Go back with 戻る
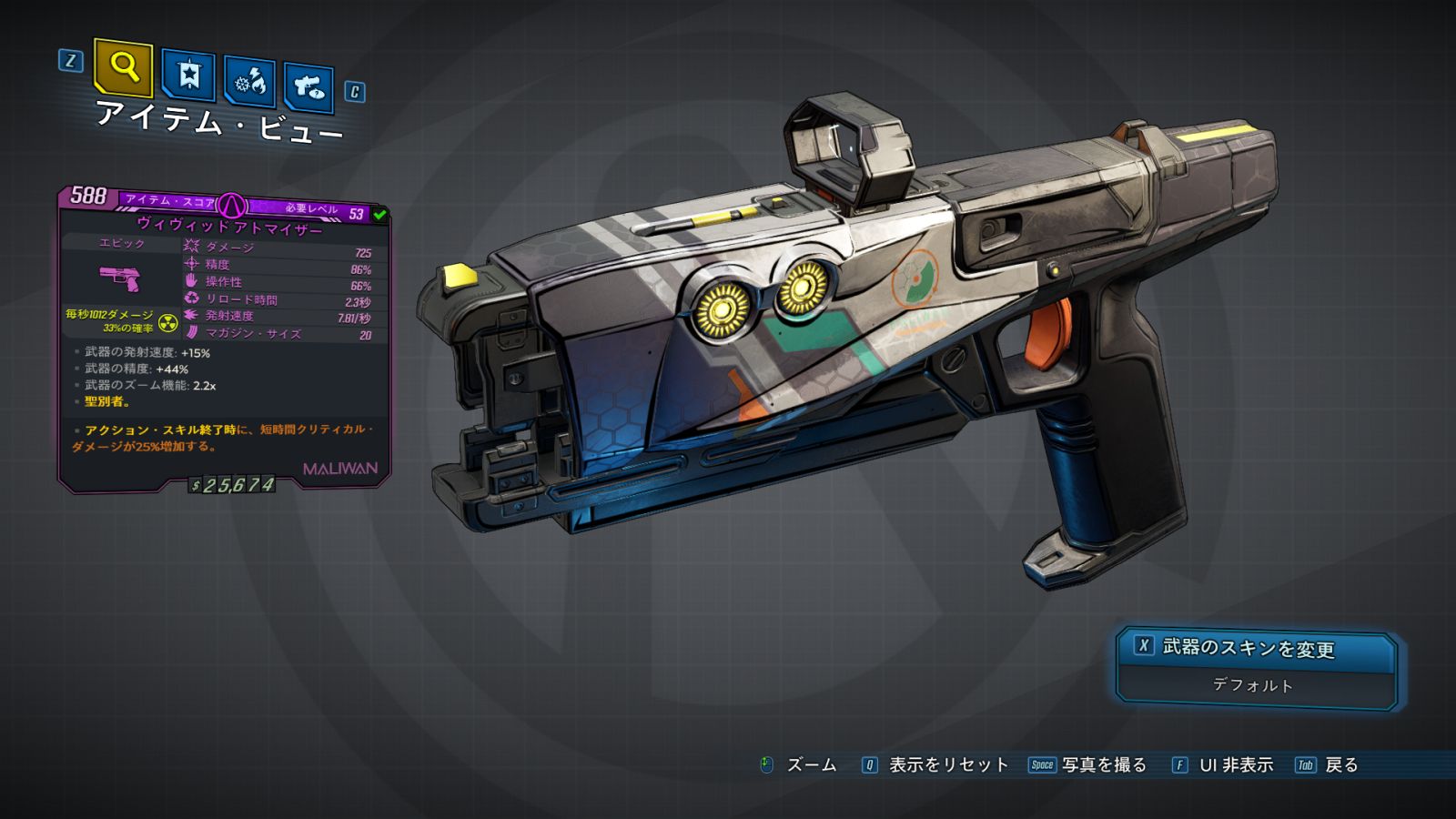1456x819 pixels. (1328, 765)
